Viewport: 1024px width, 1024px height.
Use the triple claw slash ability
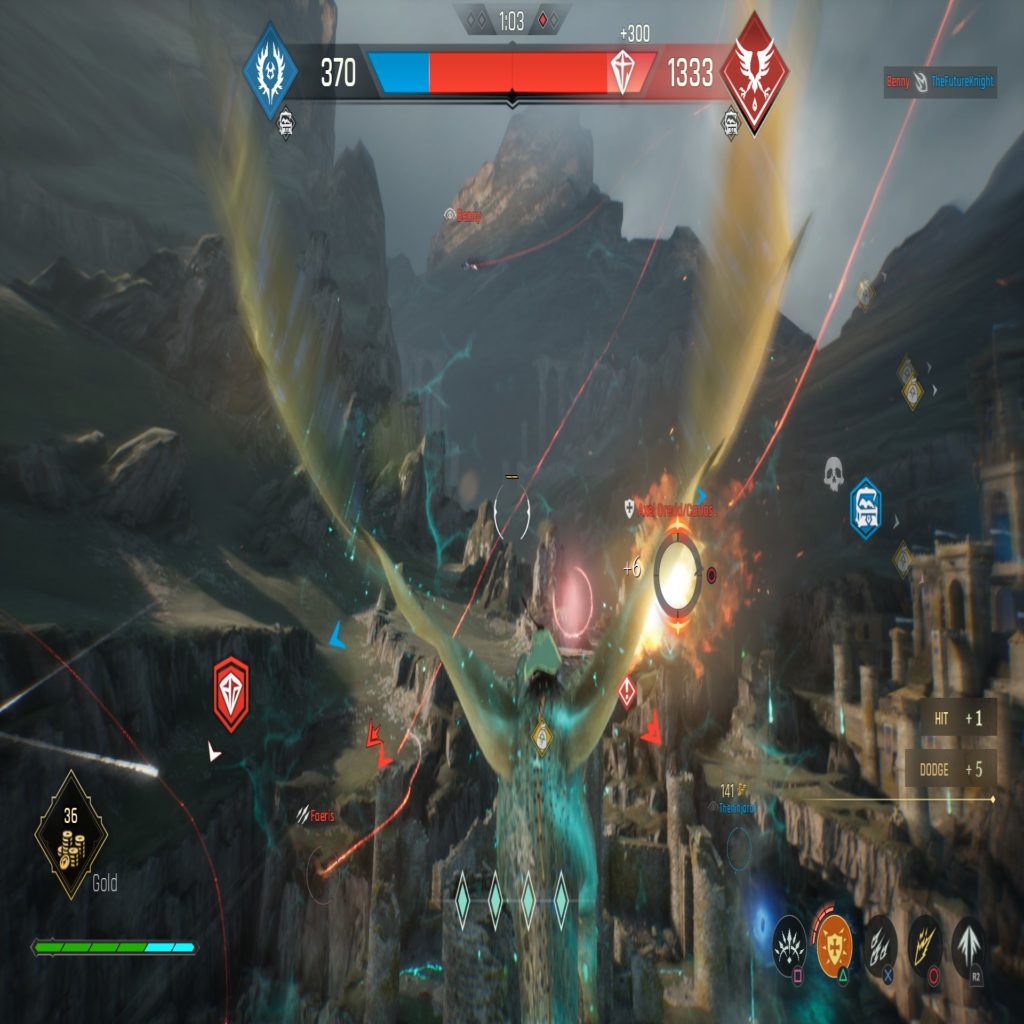(x=880, y=942)
